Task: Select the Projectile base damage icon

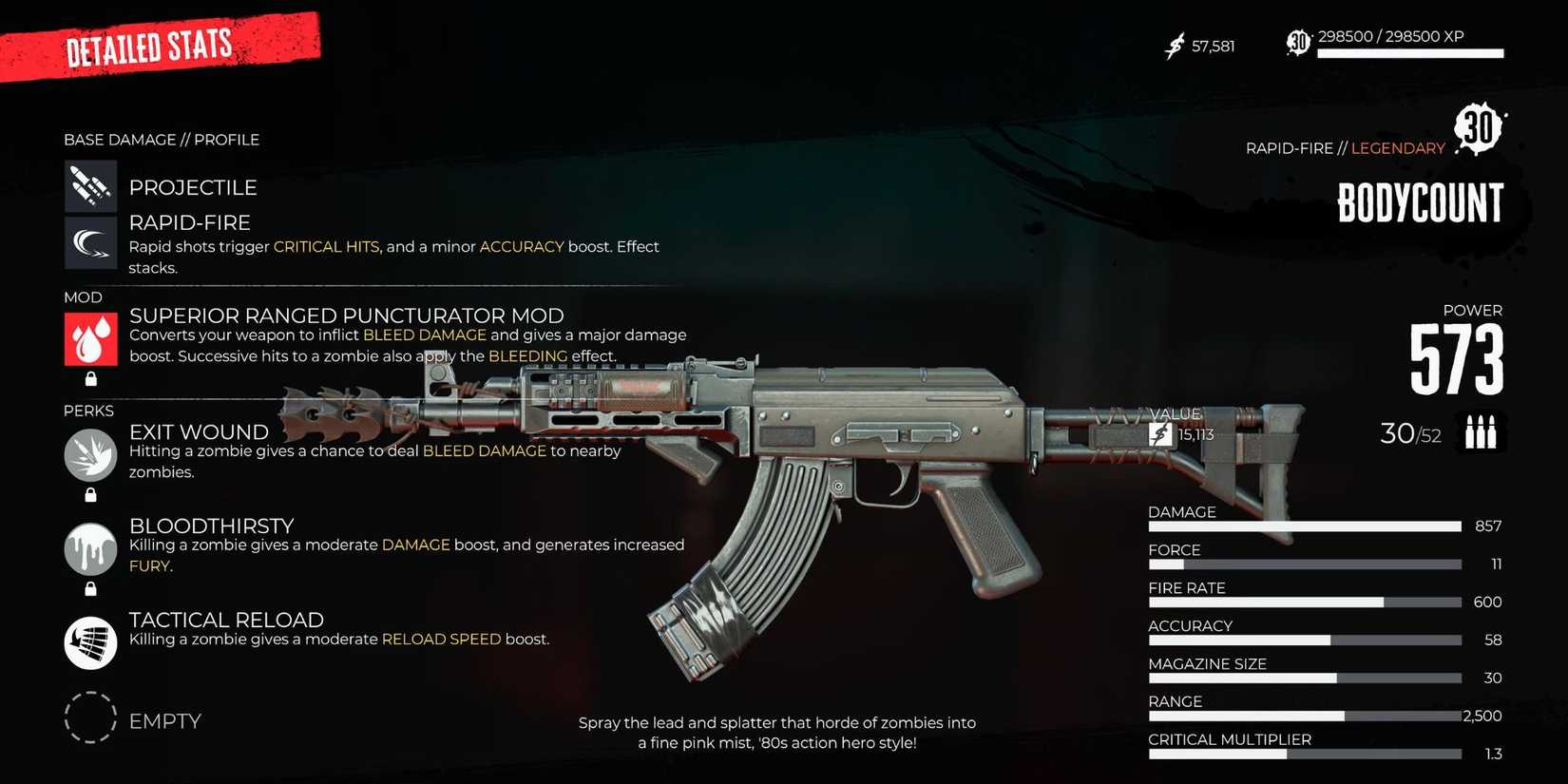Action: (90, 185)
